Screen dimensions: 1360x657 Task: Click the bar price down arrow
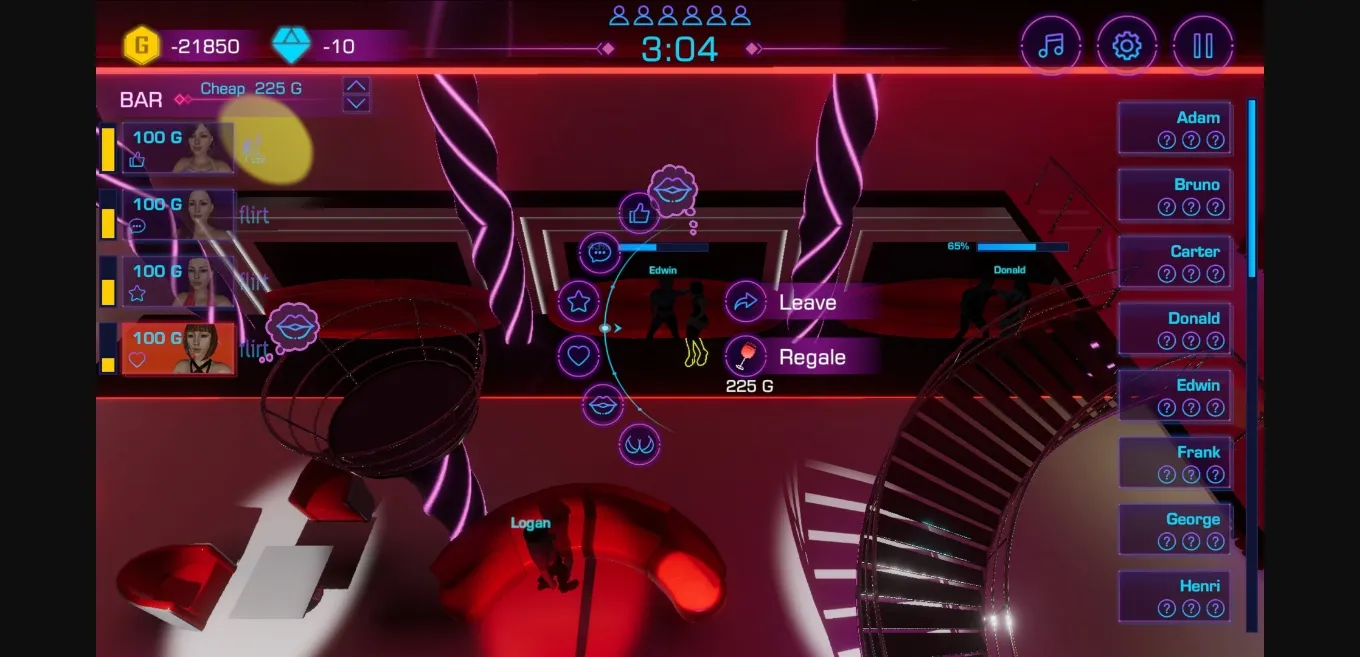click(x=357, y=103)
